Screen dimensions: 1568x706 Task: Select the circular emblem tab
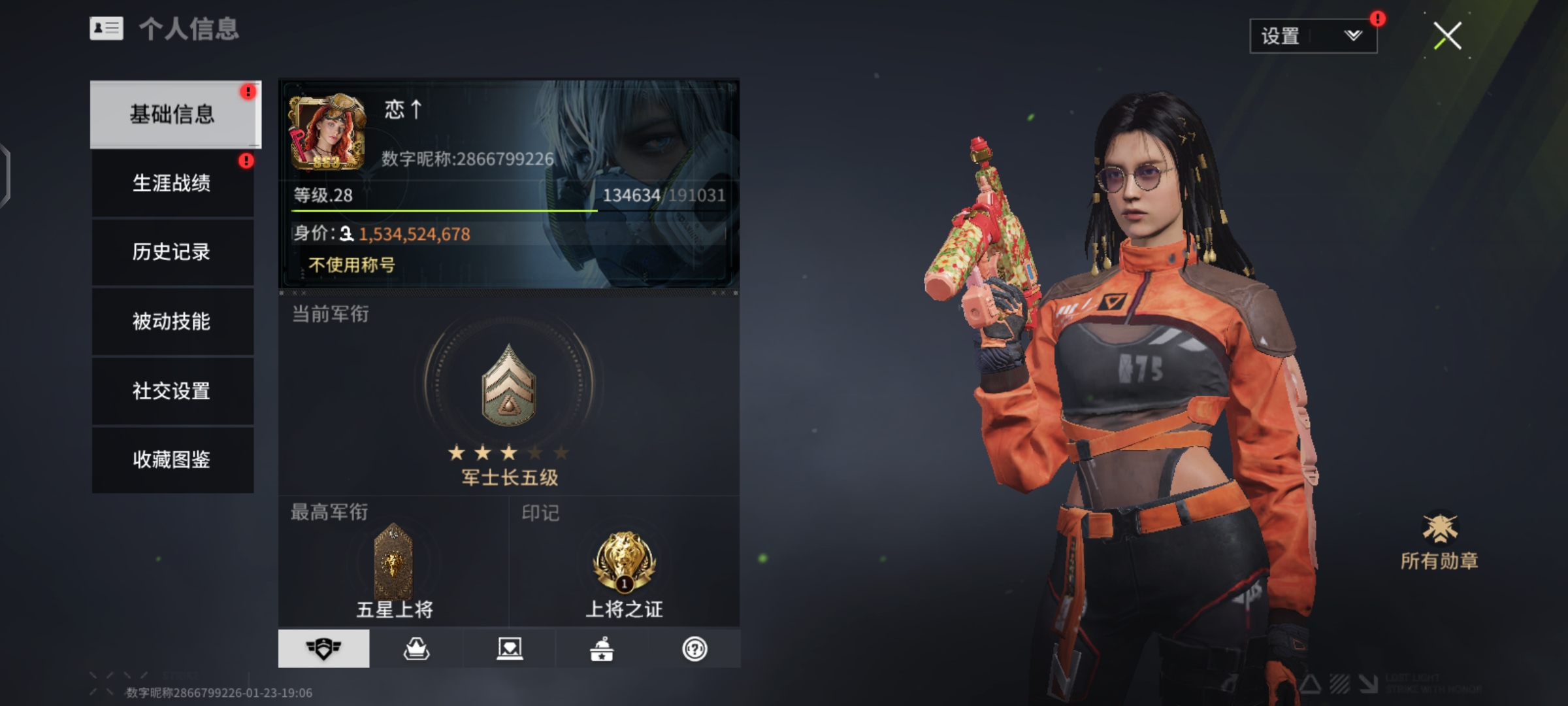tap(694, 648)
